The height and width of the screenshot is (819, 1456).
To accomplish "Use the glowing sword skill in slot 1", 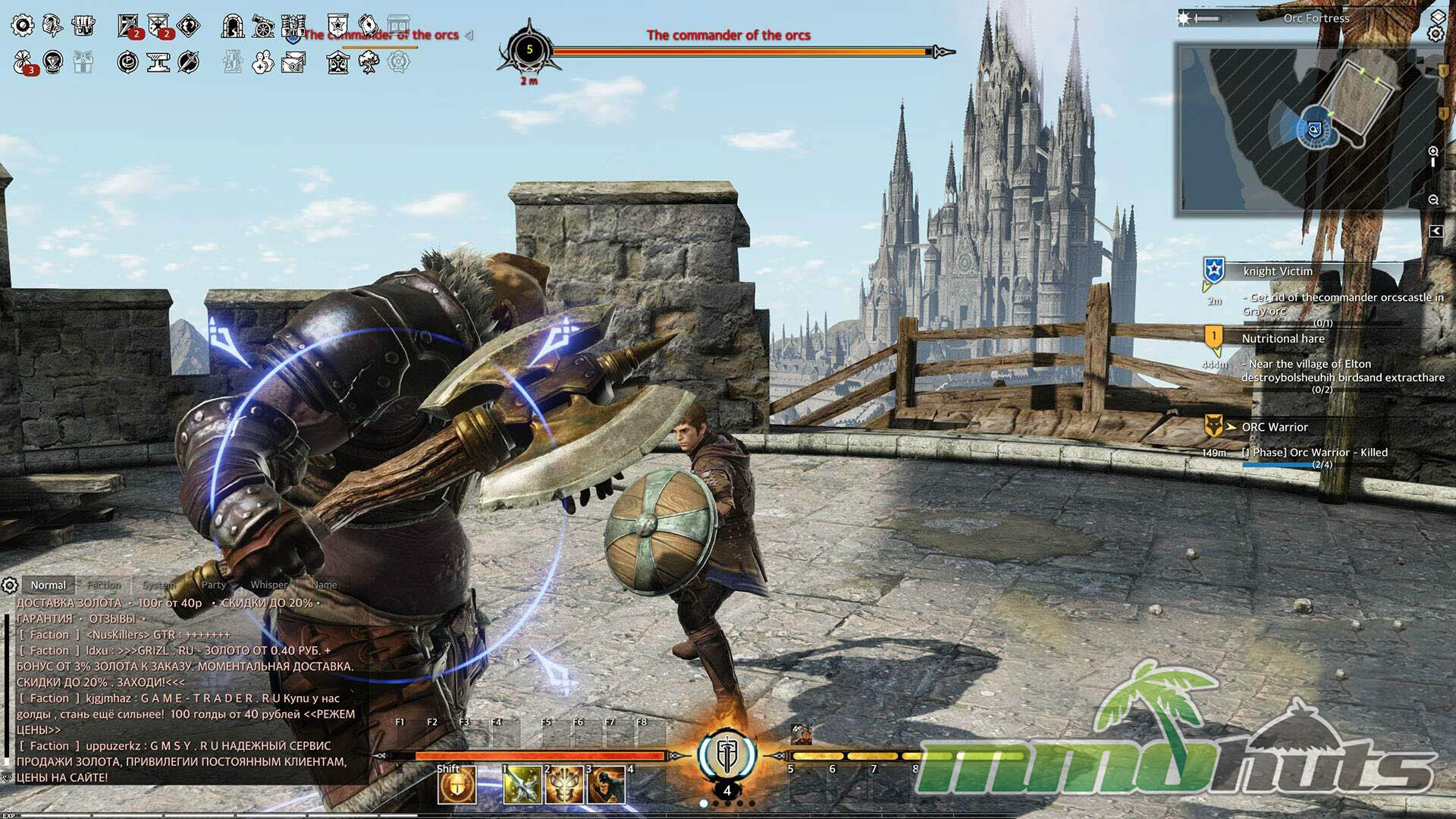I will pos(522,786).
